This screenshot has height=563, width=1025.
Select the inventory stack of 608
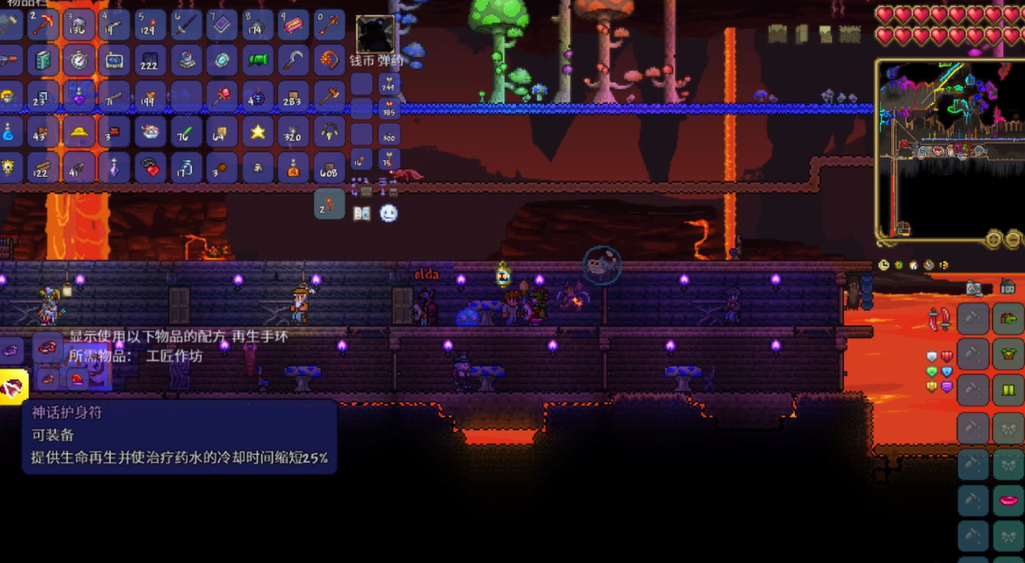(x=330, y=168)
